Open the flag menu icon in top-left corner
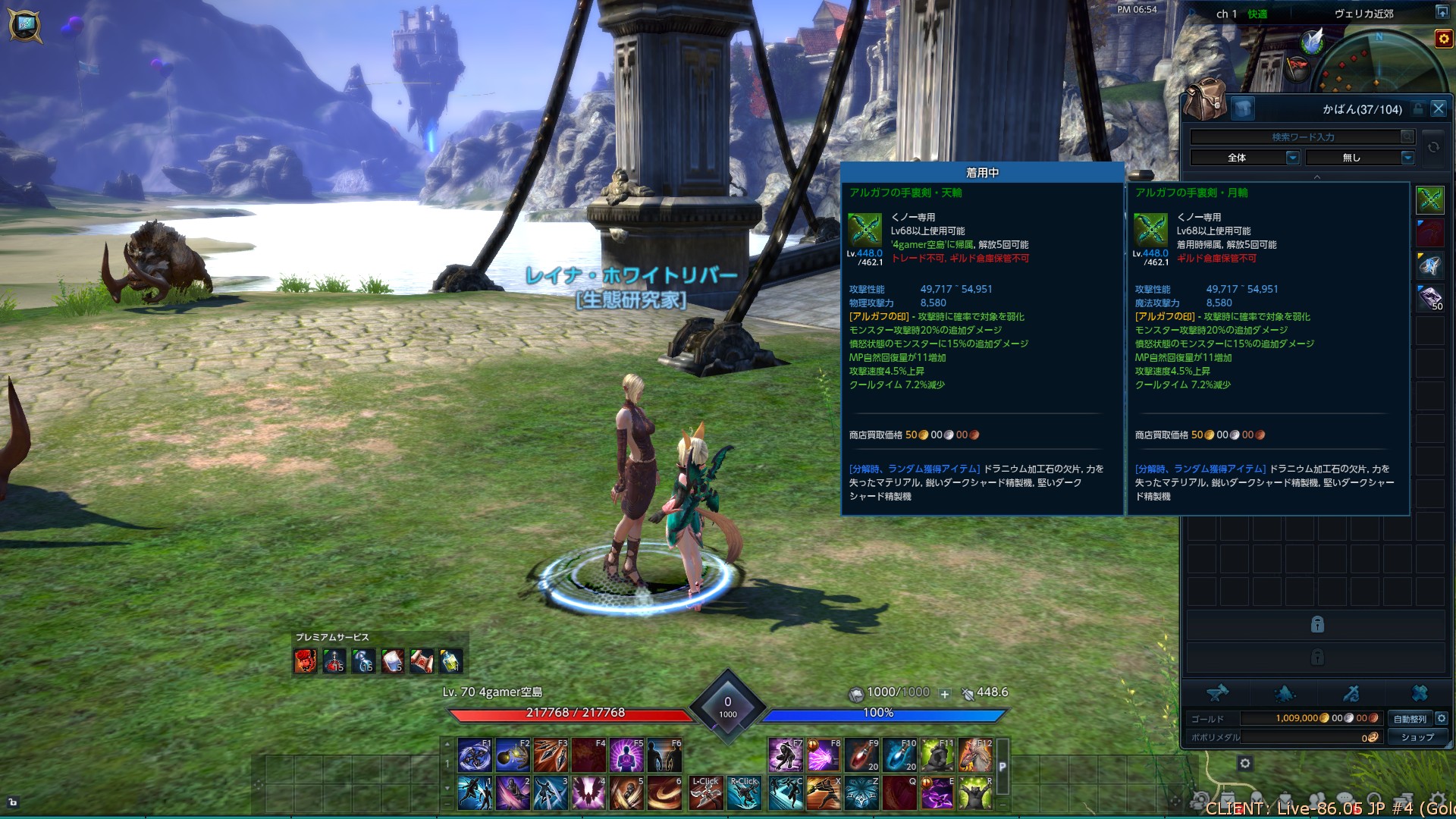The image size is (1456, 819). 24,25
